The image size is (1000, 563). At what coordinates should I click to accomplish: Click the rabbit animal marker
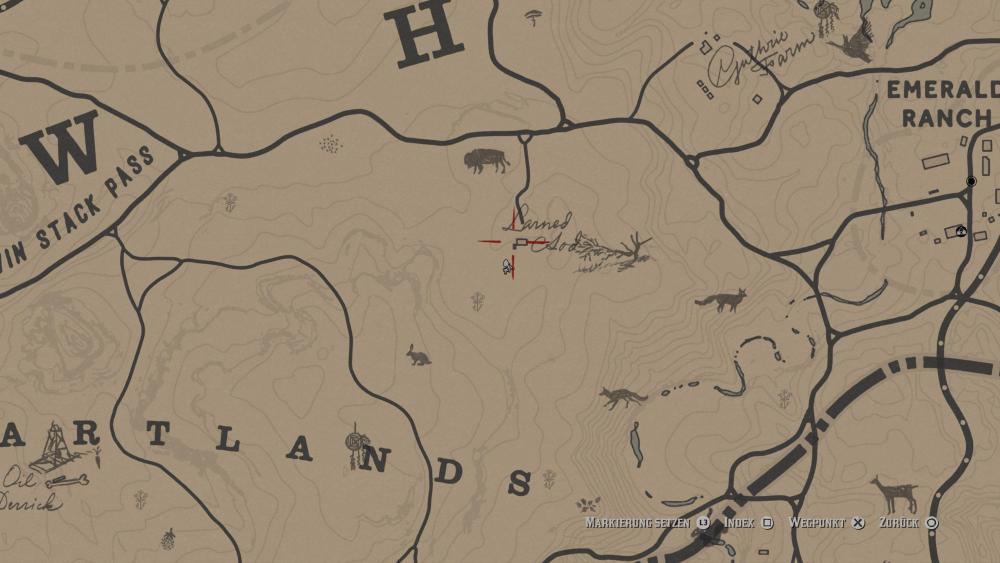[418, 354]
